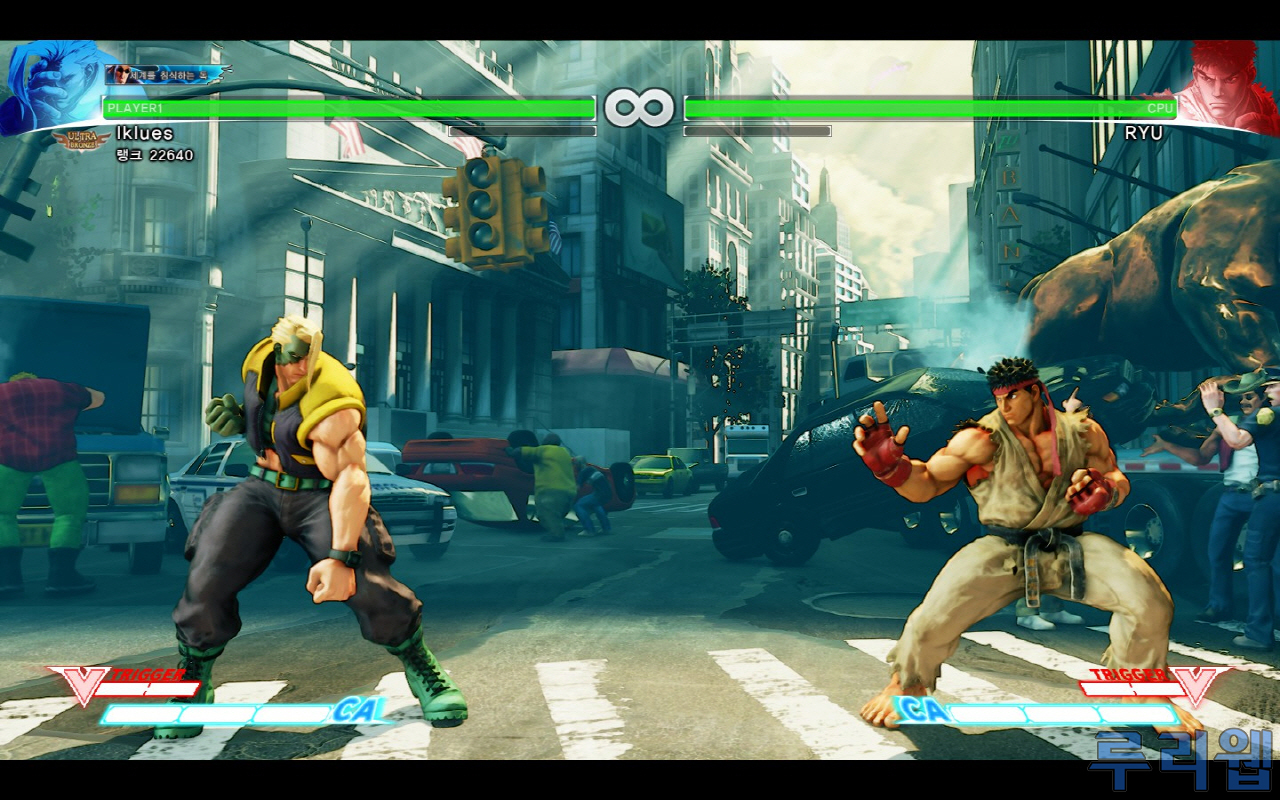Open the Ultra Bronze league emblem
1280x800 pixels.
[x=82, y=141]
